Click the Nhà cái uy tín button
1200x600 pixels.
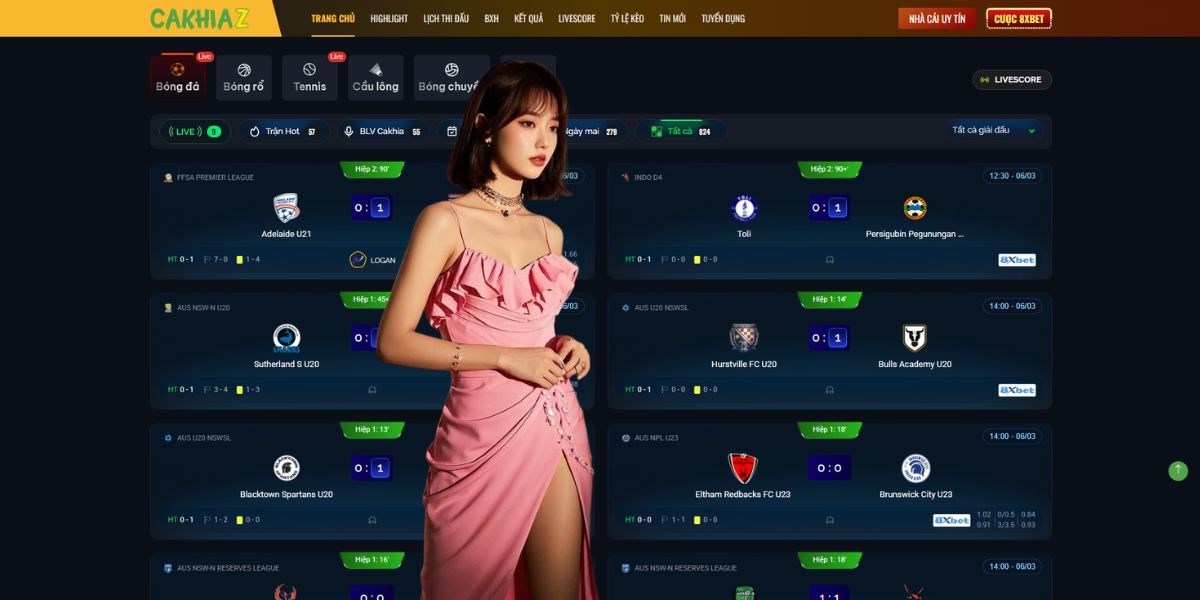[x=936, y=18]
